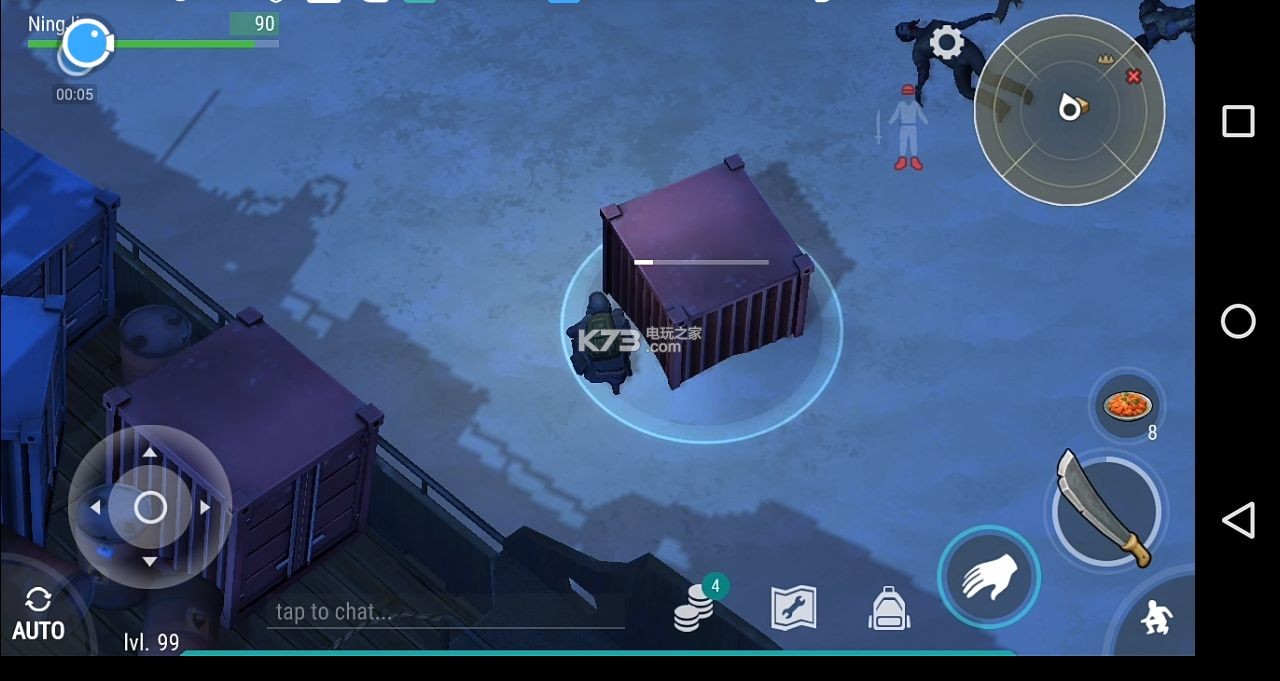The image size is (1280, 681).
Task: Tap the chat input field
Action: [445, 611]
